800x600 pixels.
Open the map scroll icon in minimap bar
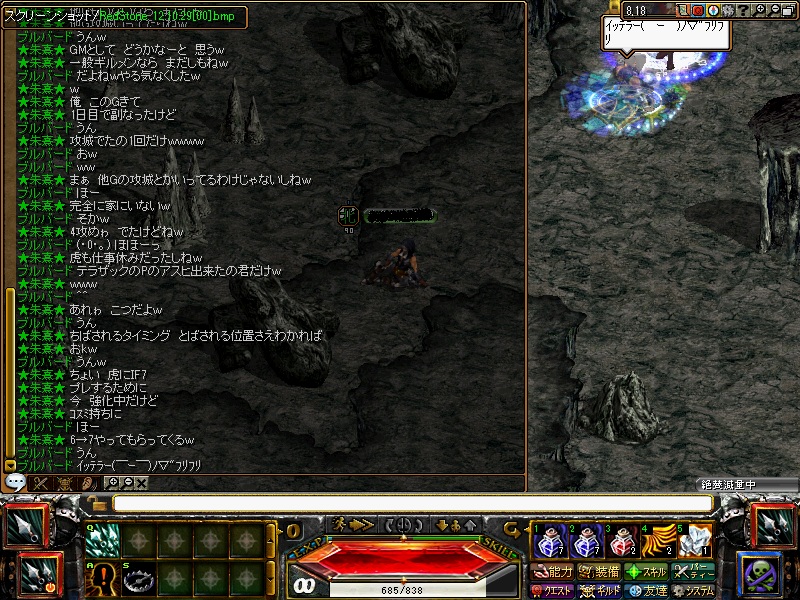pyautogui.click(x=684, y=10)
